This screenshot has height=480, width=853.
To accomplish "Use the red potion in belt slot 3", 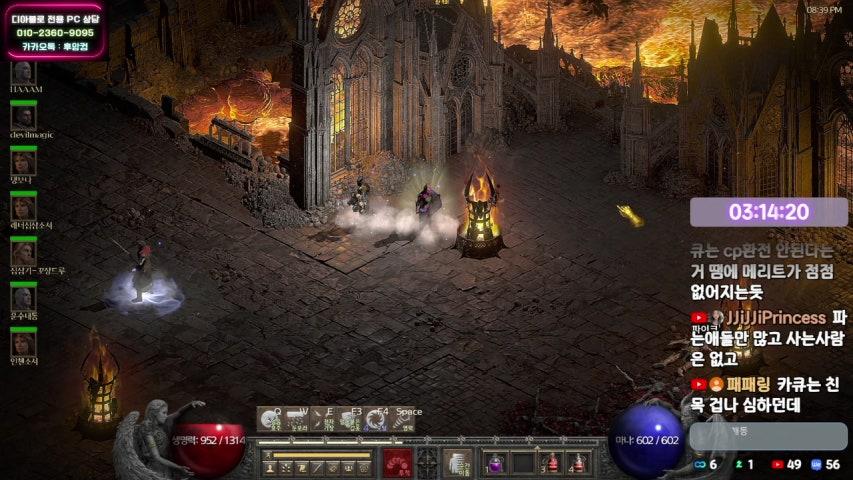I will tap(550, 463).
